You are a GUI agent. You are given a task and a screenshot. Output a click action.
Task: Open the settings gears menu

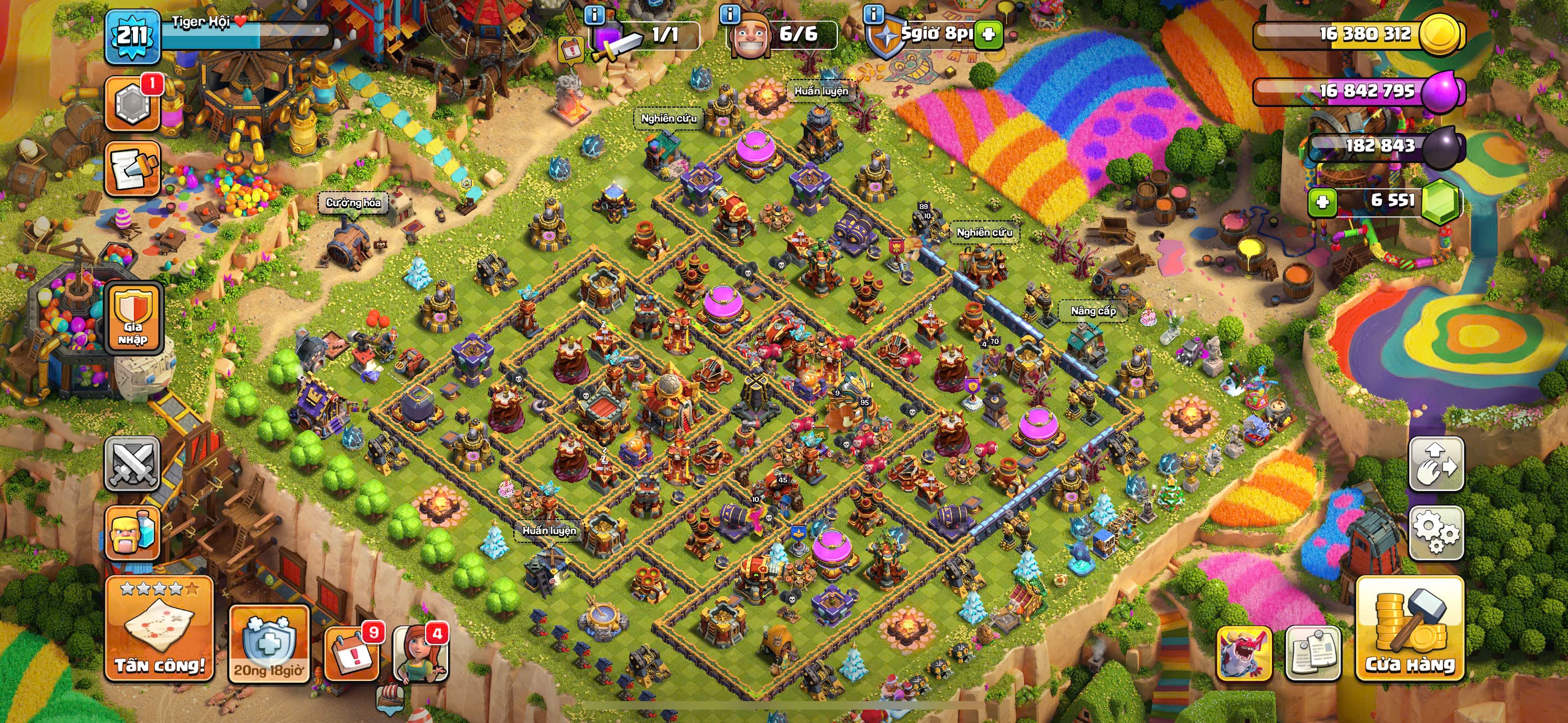(1435, 532)
